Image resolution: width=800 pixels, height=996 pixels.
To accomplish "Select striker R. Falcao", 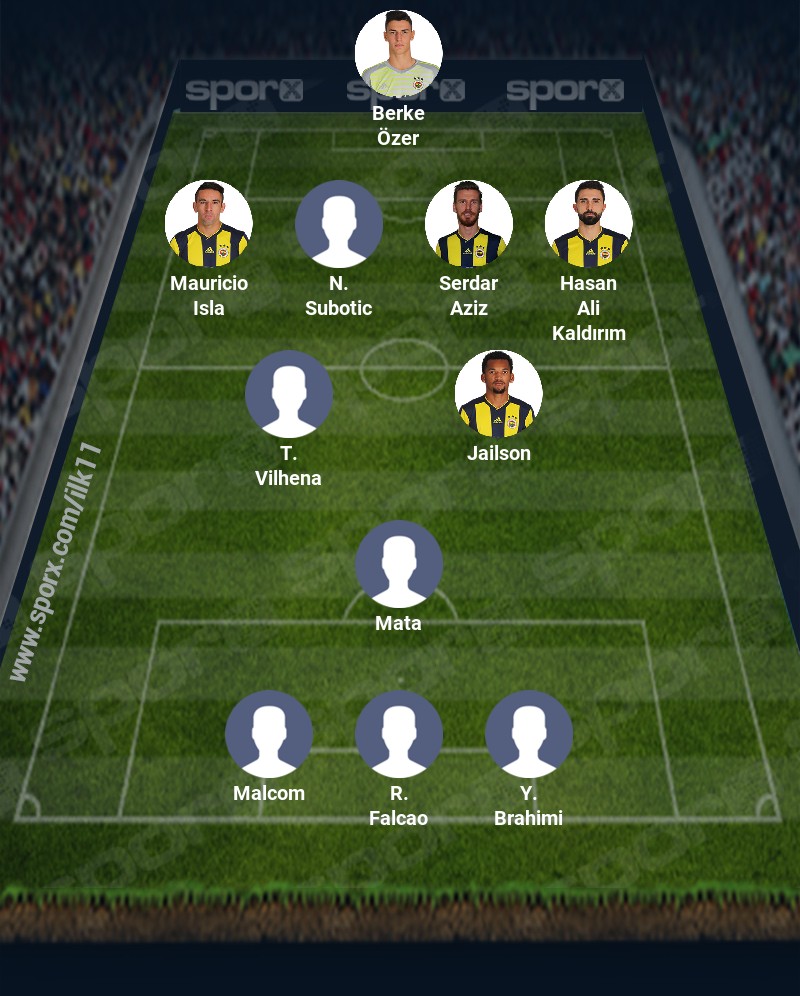I will [398, 734].
